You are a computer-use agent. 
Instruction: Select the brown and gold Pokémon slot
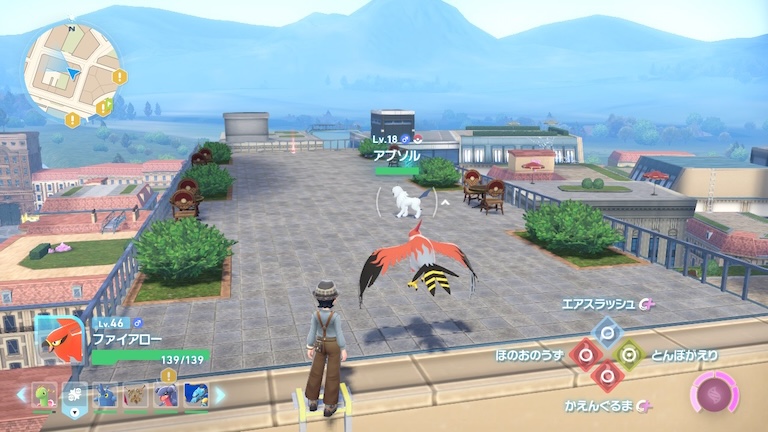(x=135, y=395)
